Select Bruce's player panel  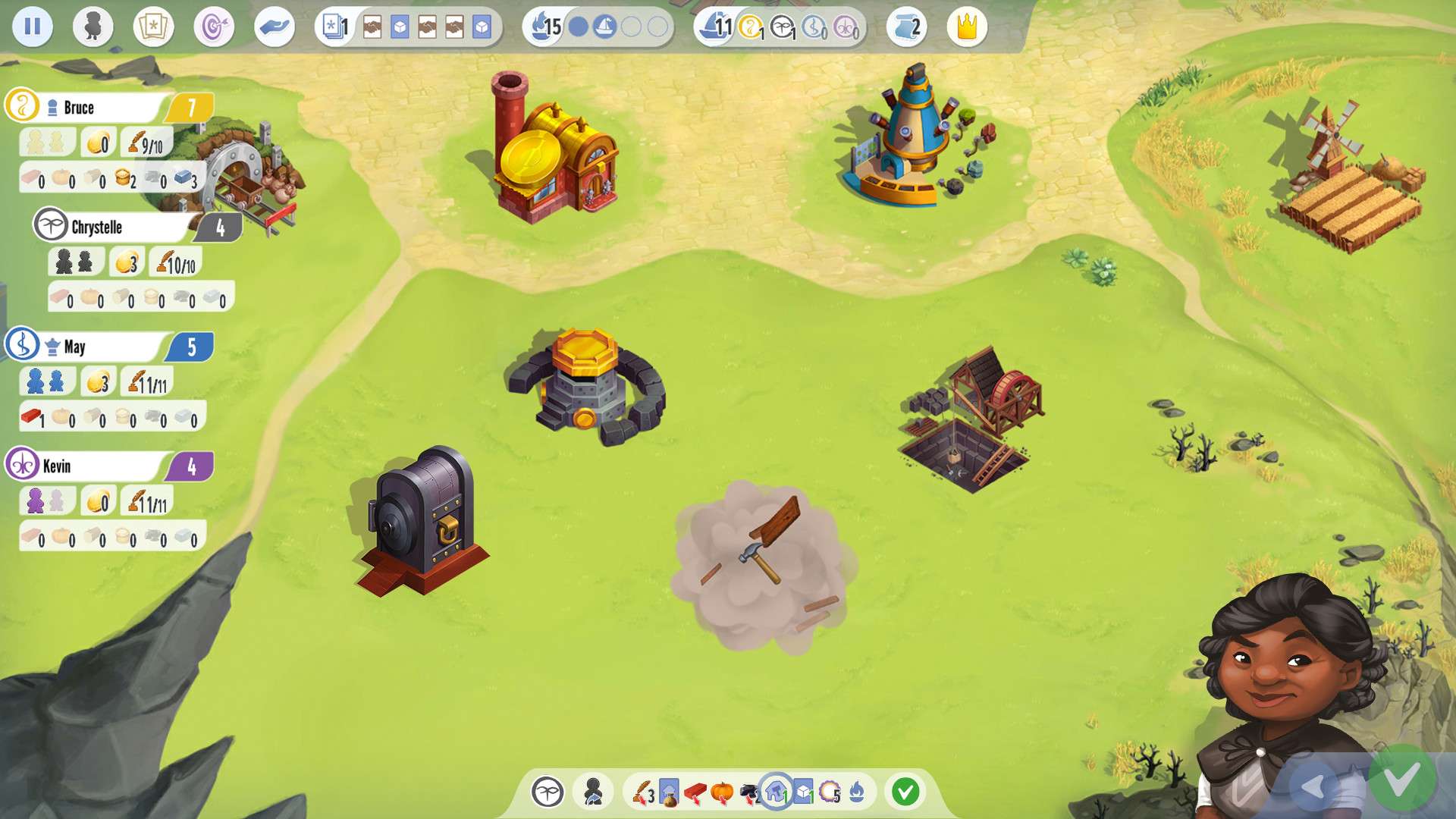coord(106,108)
